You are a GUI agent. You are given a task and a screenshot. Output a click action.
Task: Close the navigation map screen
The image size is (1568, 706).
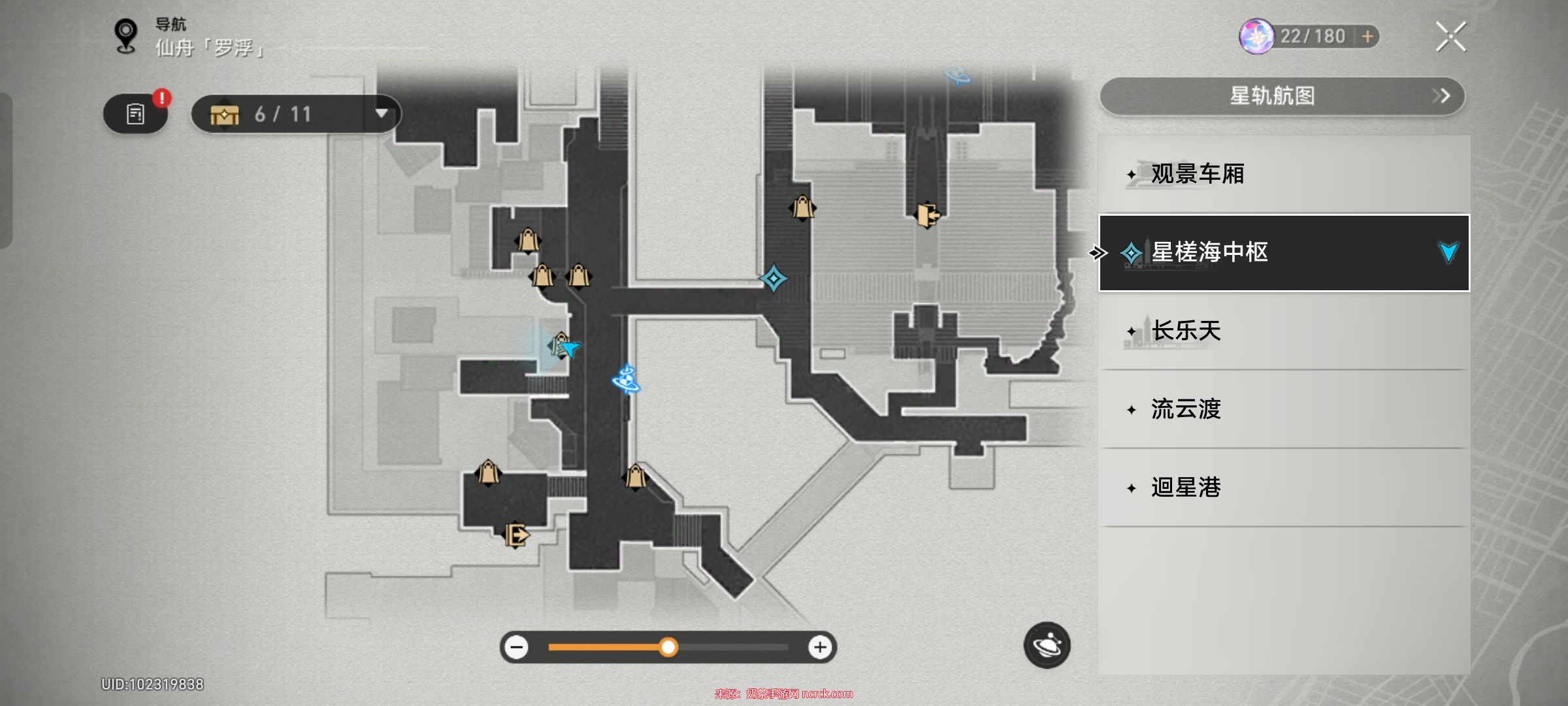1450,37
